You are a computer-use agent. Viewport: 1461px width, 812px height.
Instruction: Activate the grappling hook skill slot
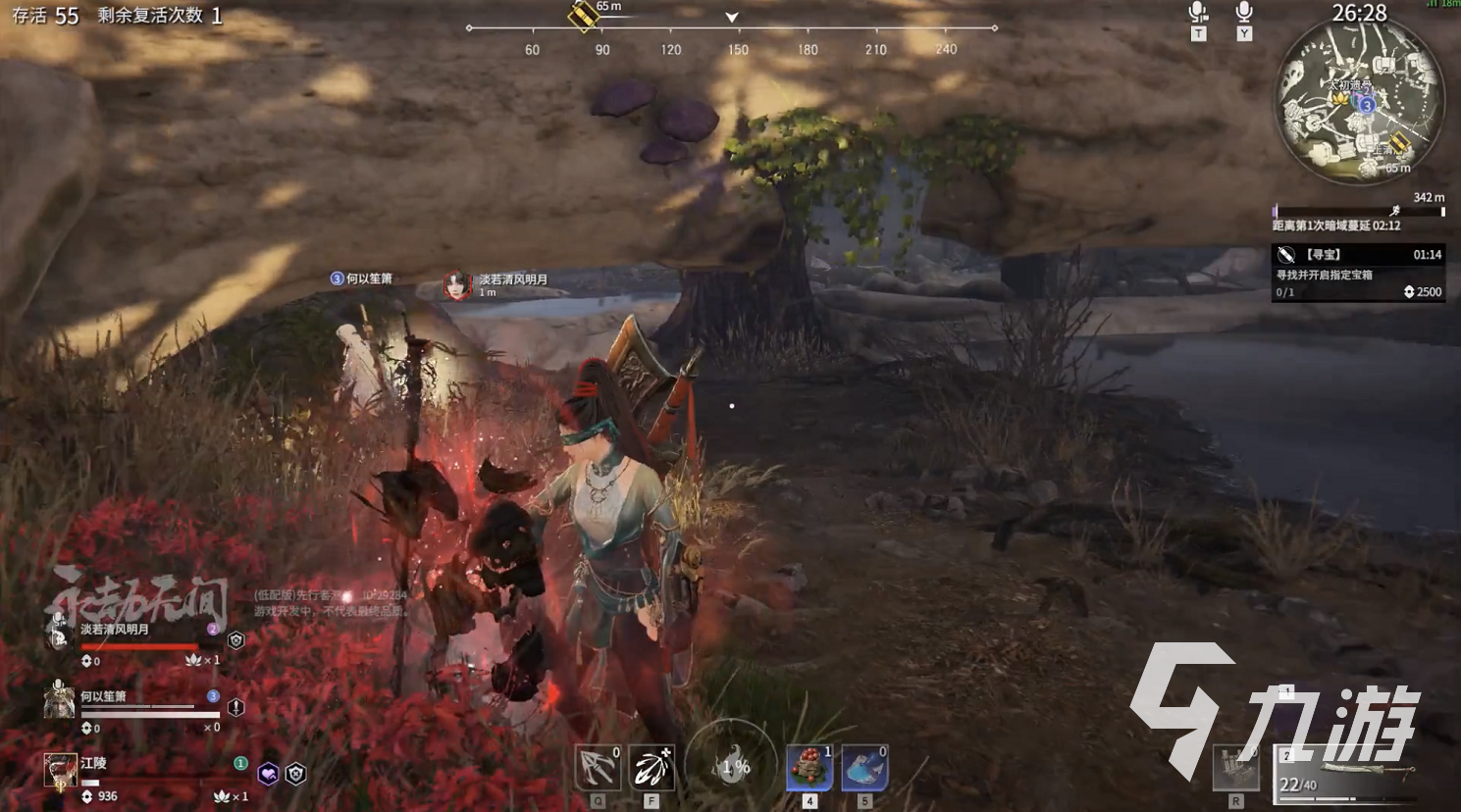point(598,768)
